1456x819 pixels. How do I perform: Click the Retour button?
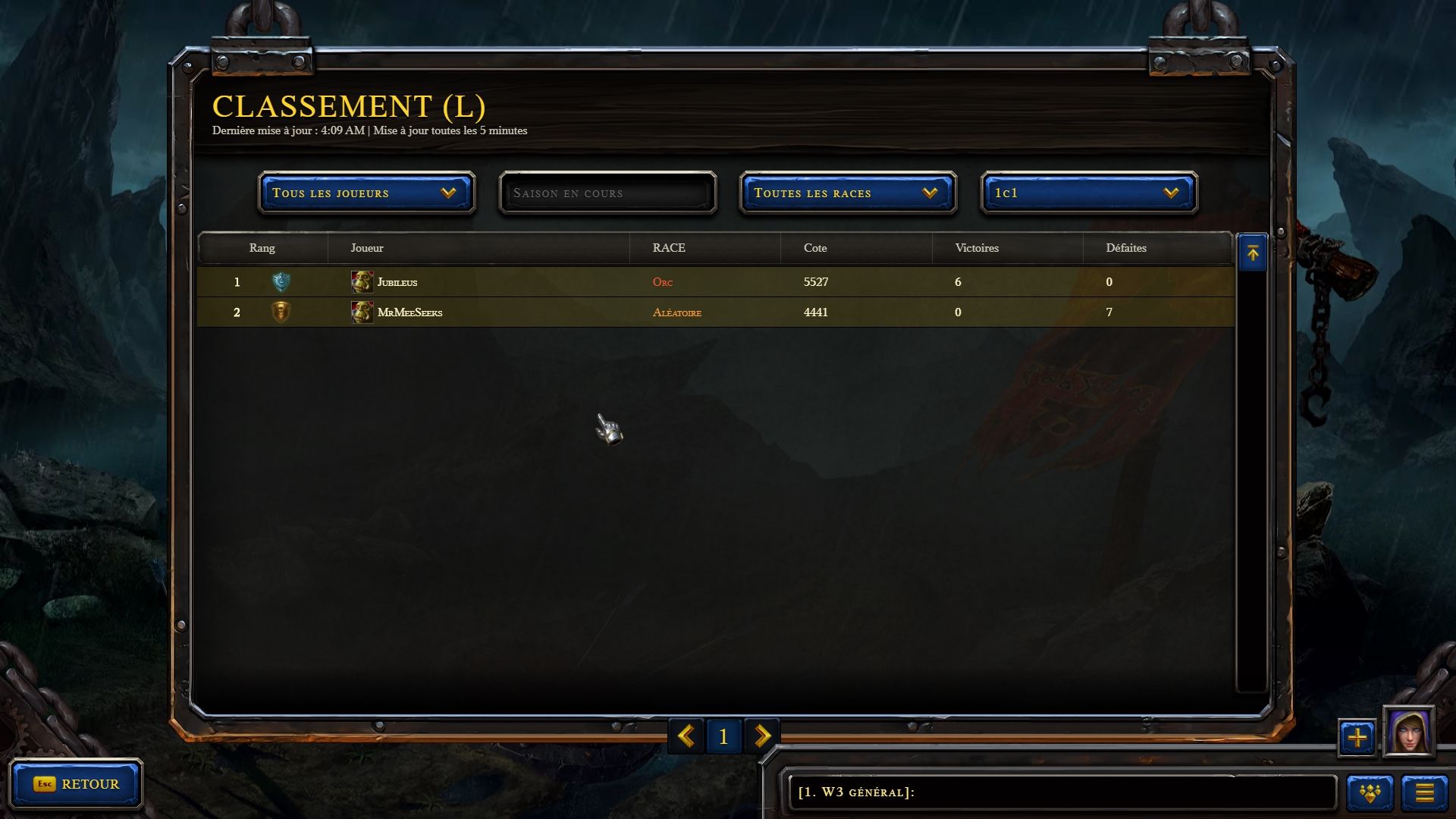[x=76, y=784]
